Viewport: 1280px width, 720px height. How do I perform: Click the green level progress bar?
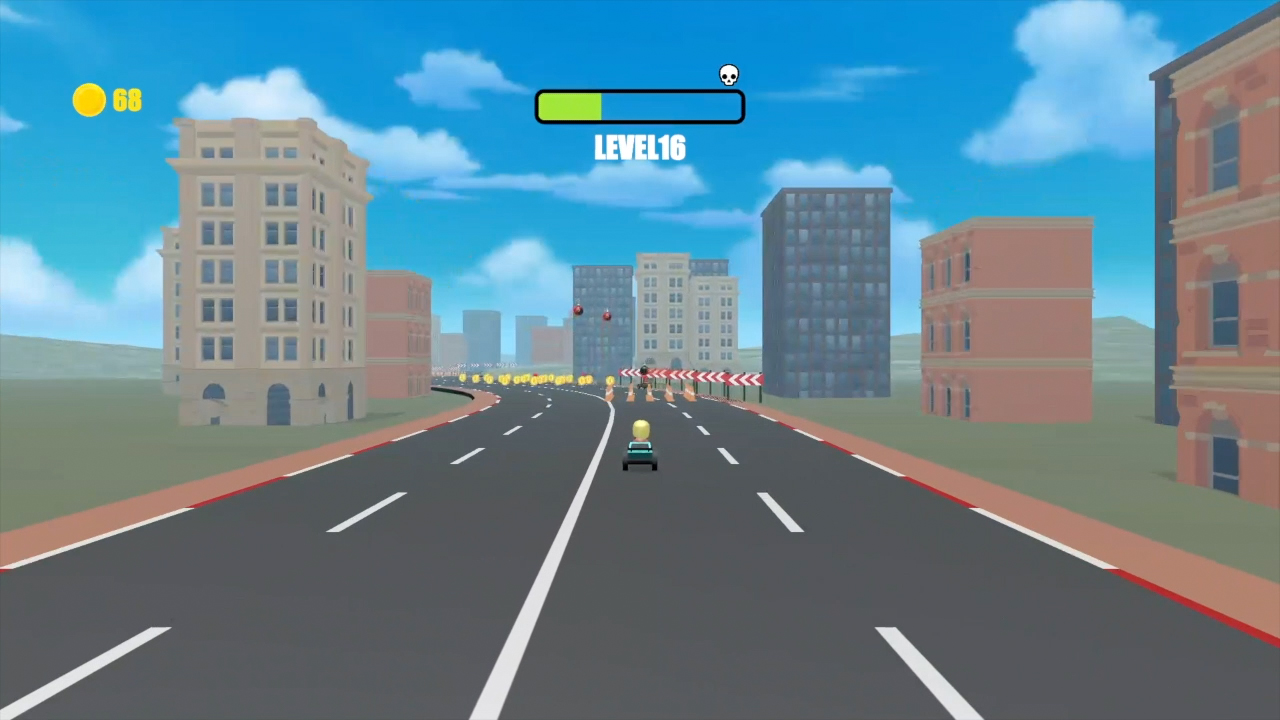[x=570, y=105]
